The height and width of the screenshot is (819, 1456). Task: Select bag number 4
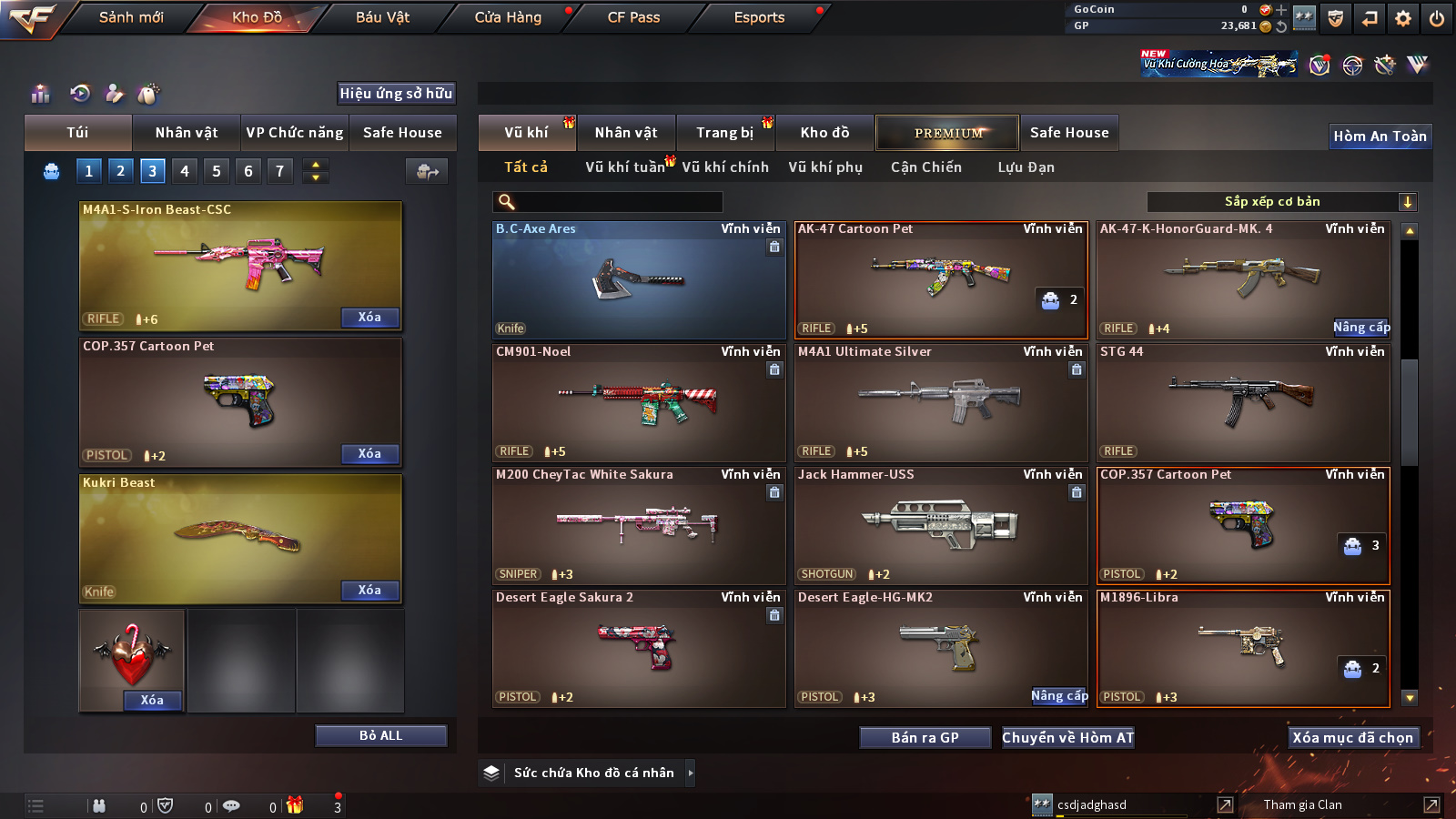tap(185, 171)
